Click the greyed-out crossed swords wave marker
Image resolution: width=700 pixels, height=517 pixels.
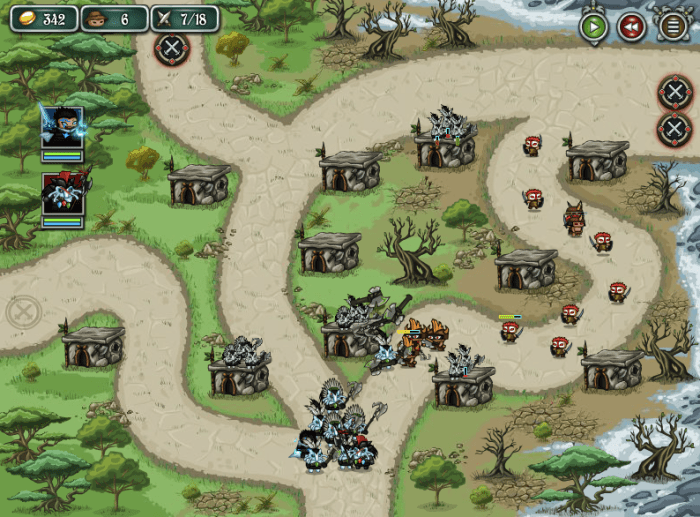[x=23, y=312]
